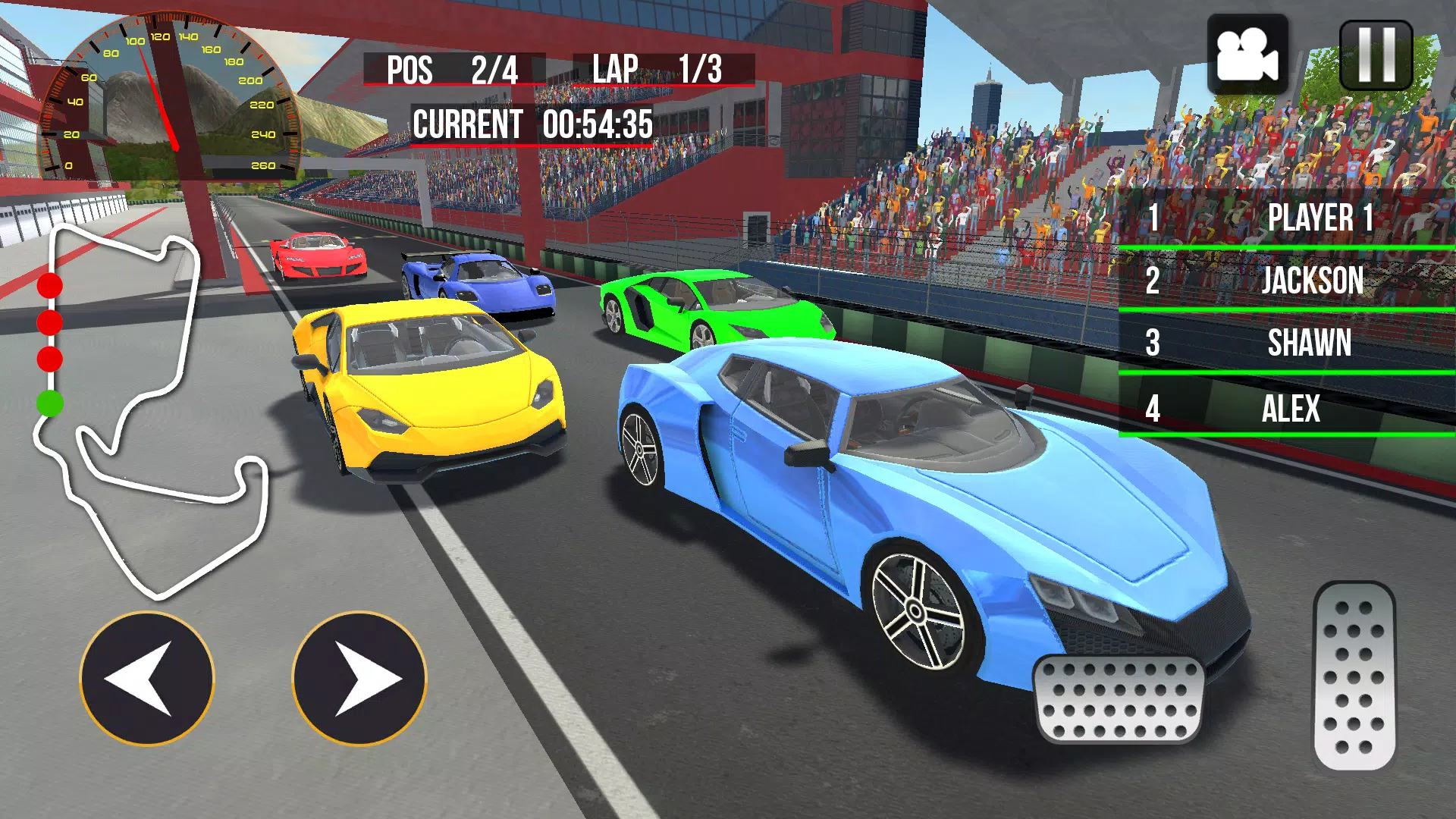This screenshot has width=1456, height=819.
Task: Steer left with the arrow button
Action: [147, 679]
